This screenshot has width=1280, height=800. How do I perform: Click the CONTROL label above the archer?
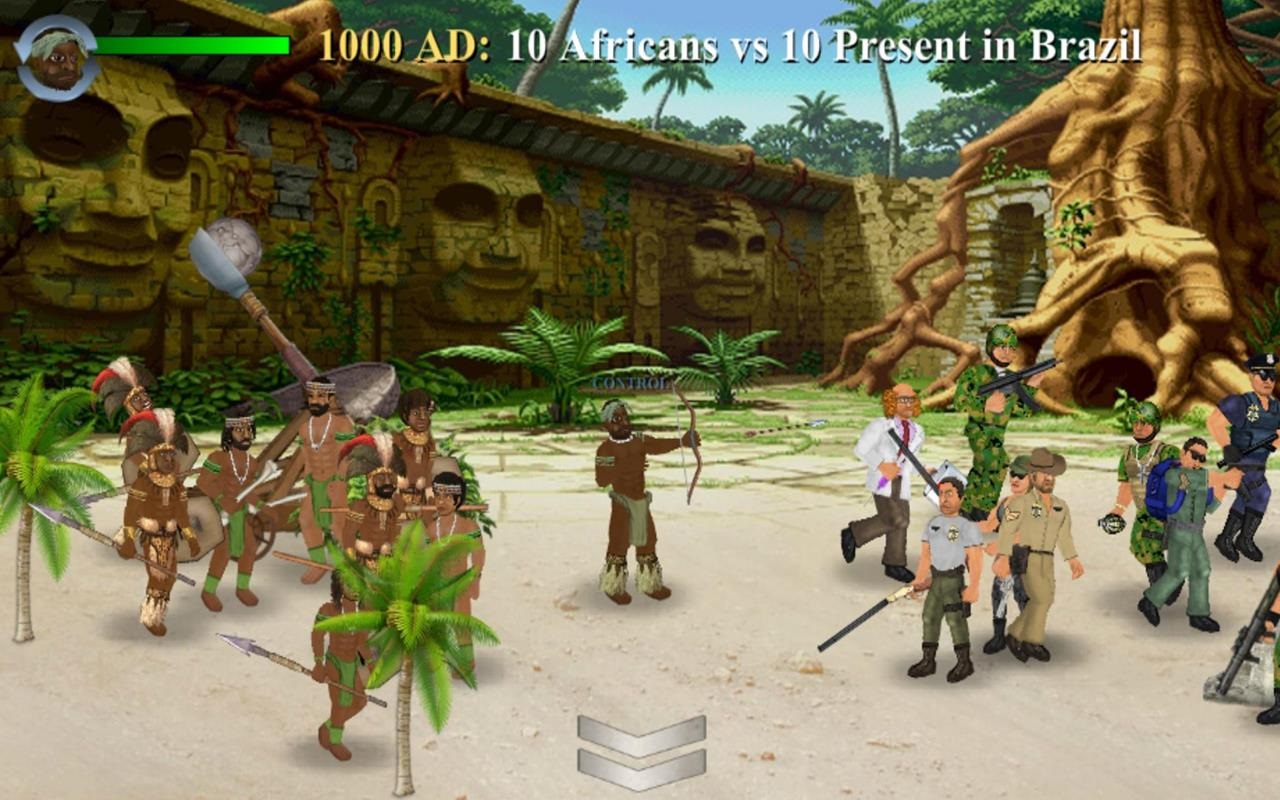click(x=632, y=381)
